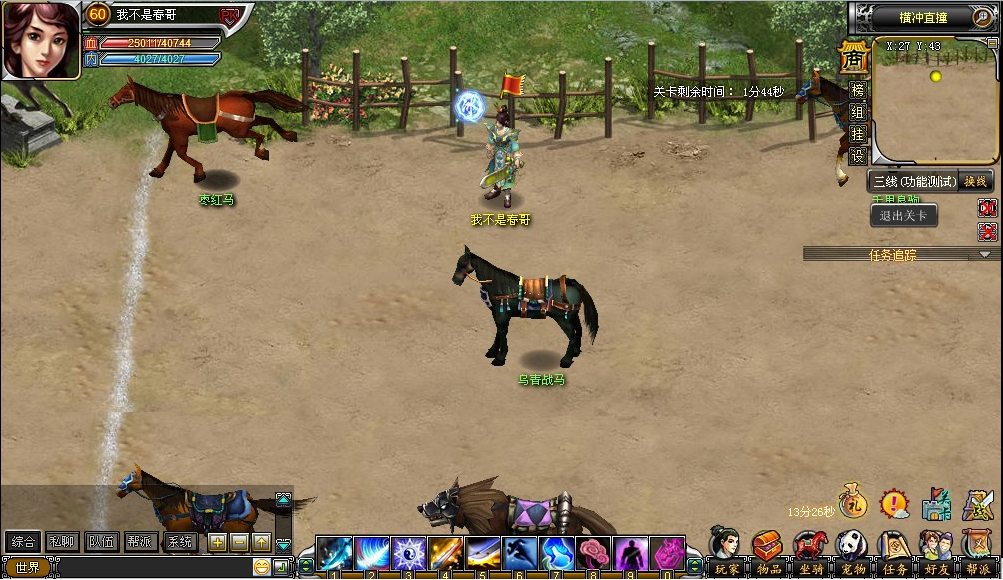Open the 组 team button
Screen dimensions: 1003x580
pyautogui.click(x=857, y=112)
